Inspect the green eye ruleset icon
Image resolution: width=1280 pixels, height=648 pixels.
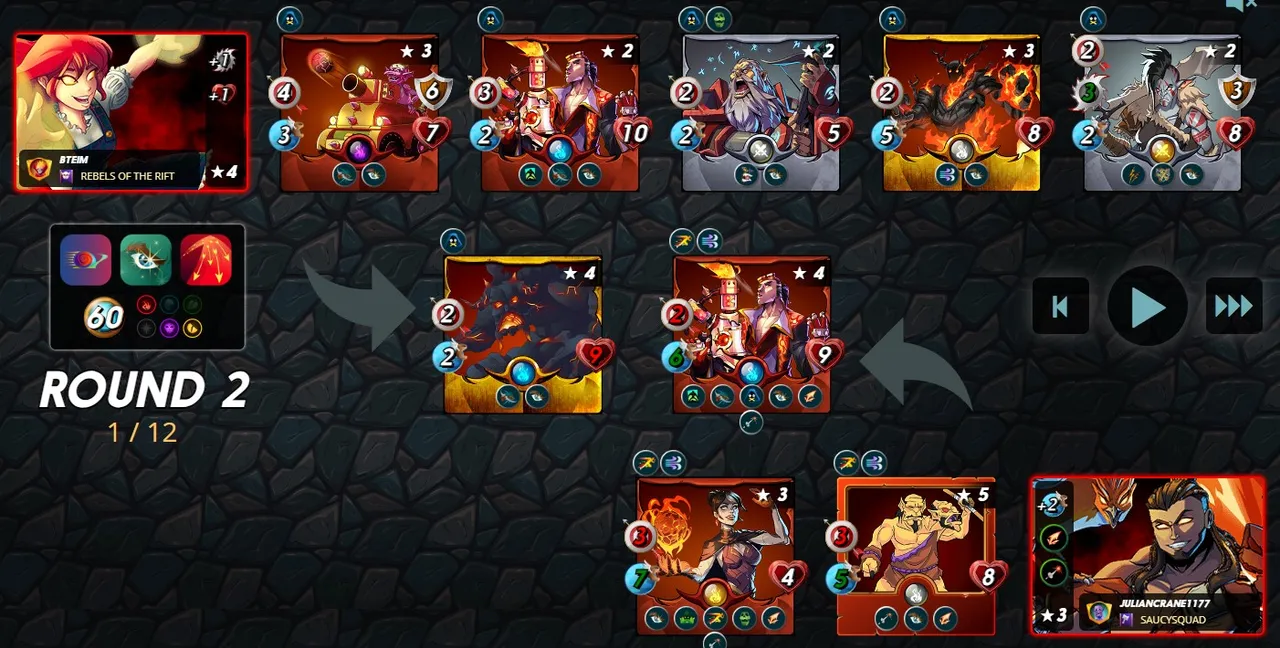pos(146,260)
